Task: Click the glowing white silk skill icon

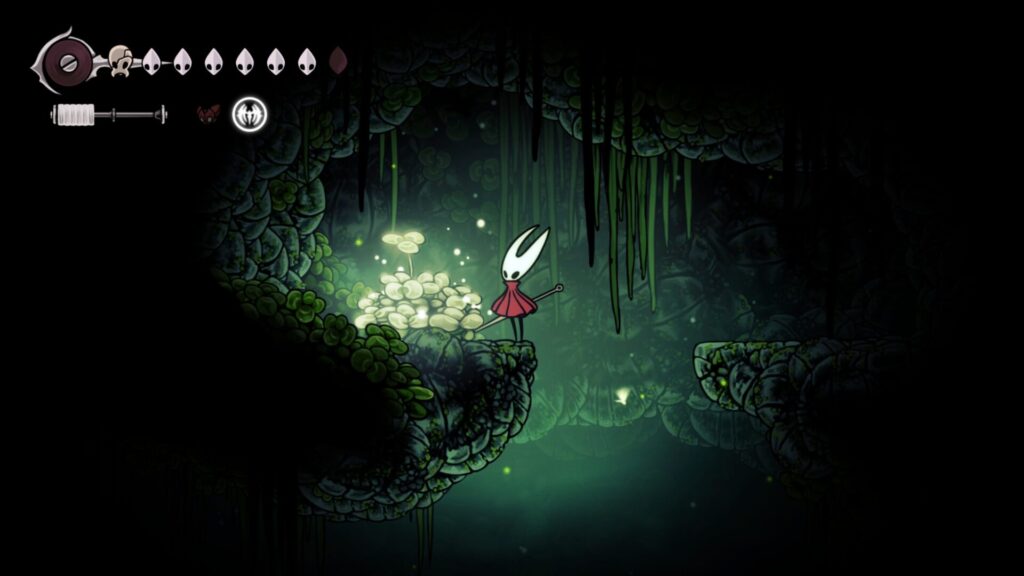Action: [x=249, y=115]
